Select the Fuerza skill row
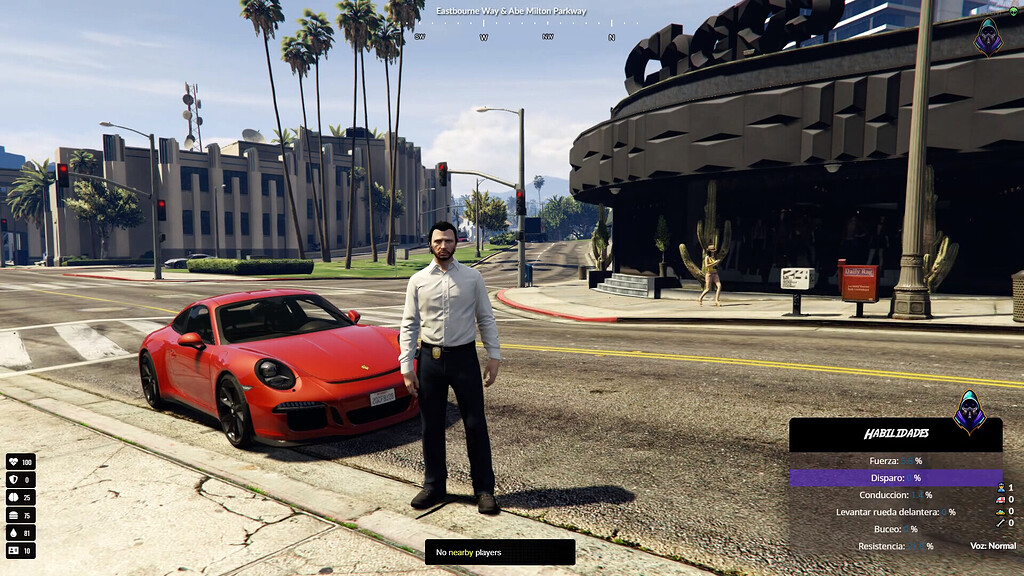 click(x=895, y=461)
